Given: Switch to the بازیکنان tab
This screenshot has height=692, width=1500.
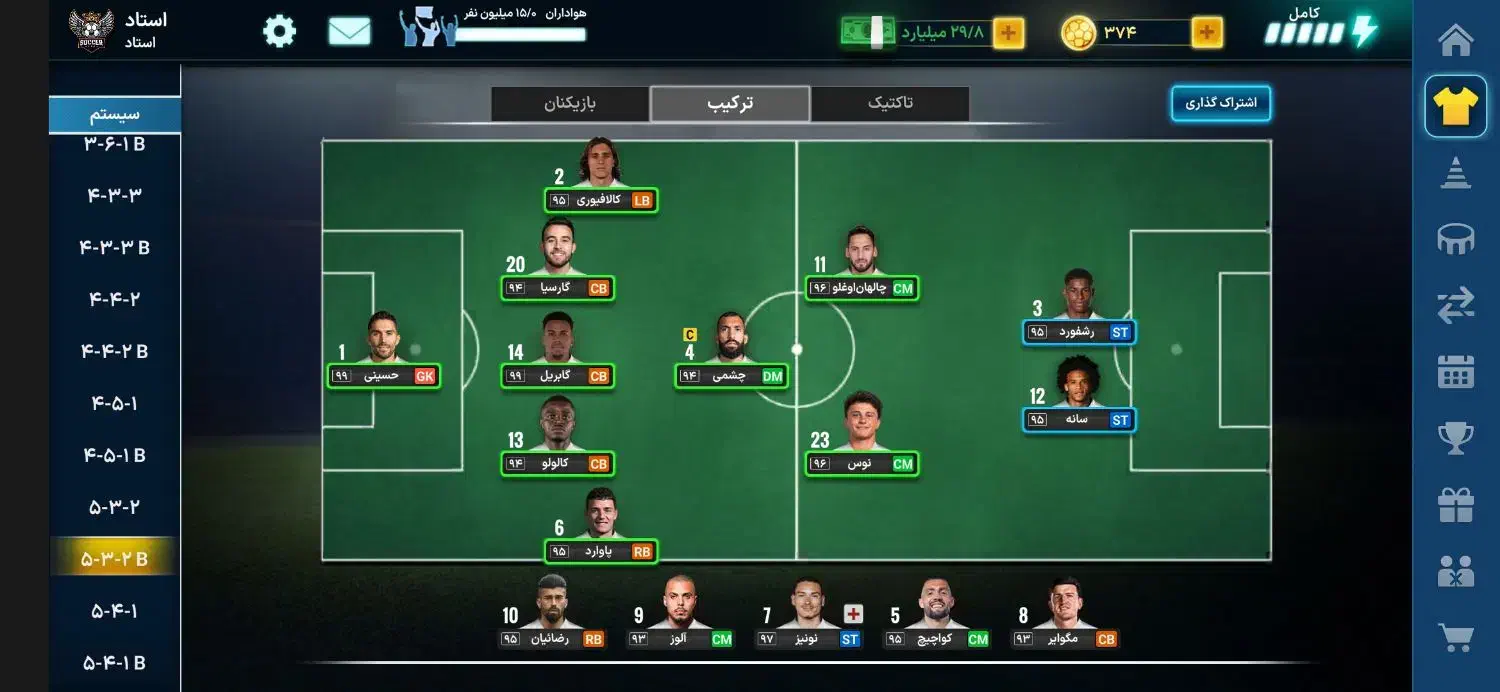Looking at the screenshot, I should [570, 103].
